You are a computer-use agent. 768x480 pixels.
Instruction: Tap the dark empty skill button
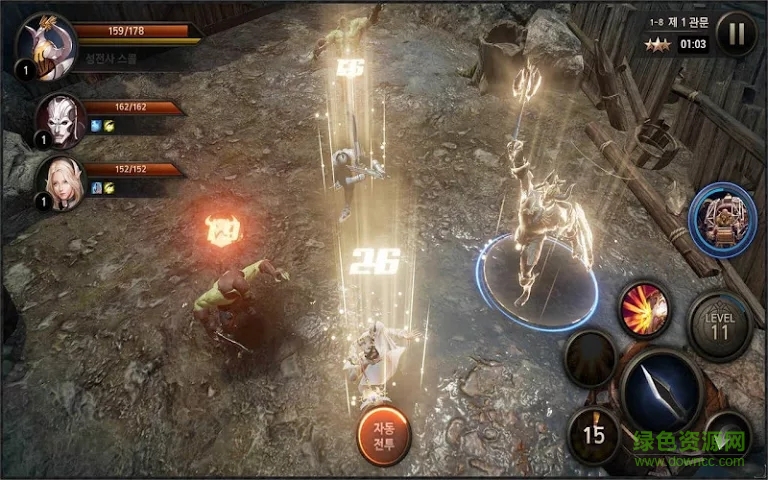[x=590, y=358]
